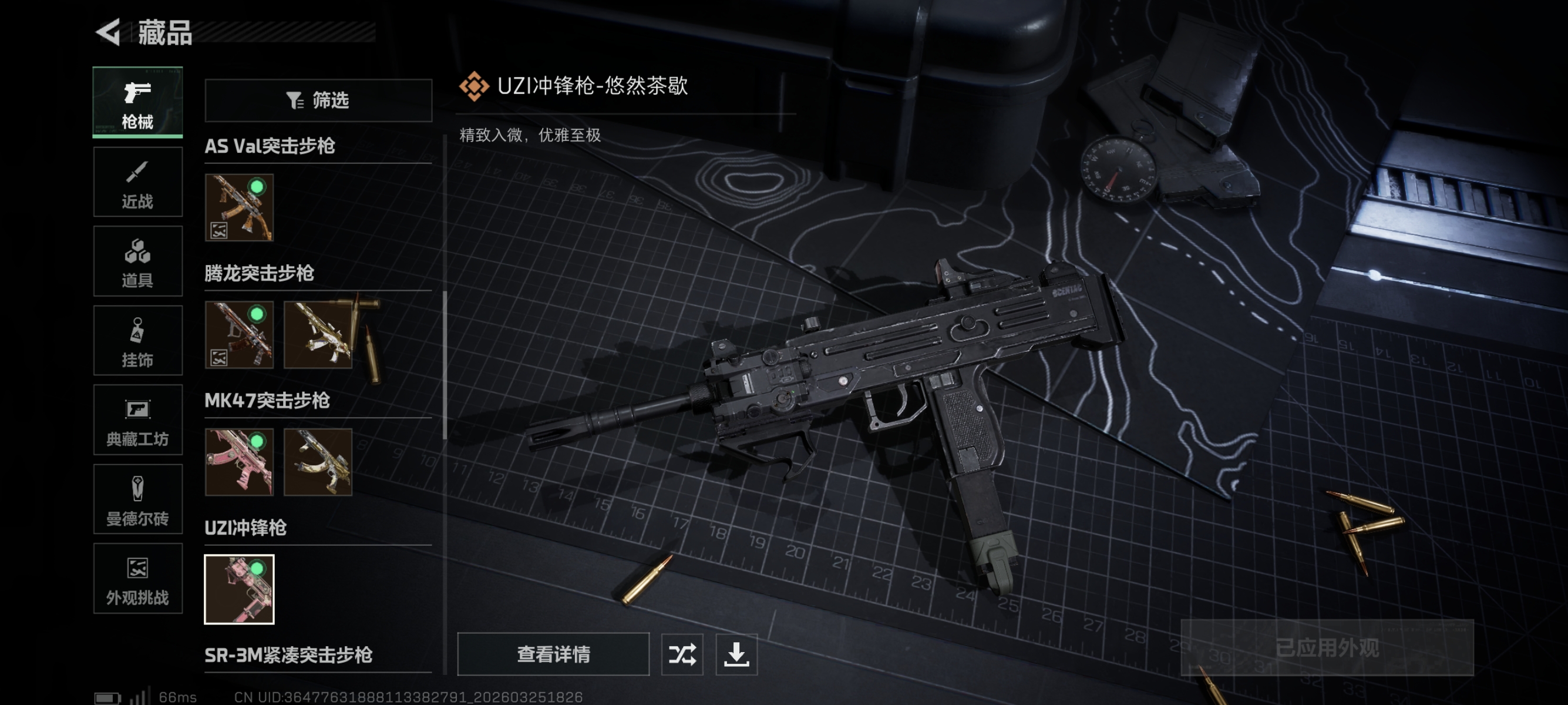Expand the MK47突击步枪 weapon group
This screenshot has width=1568, height=705.
click(x=268, y=401)
